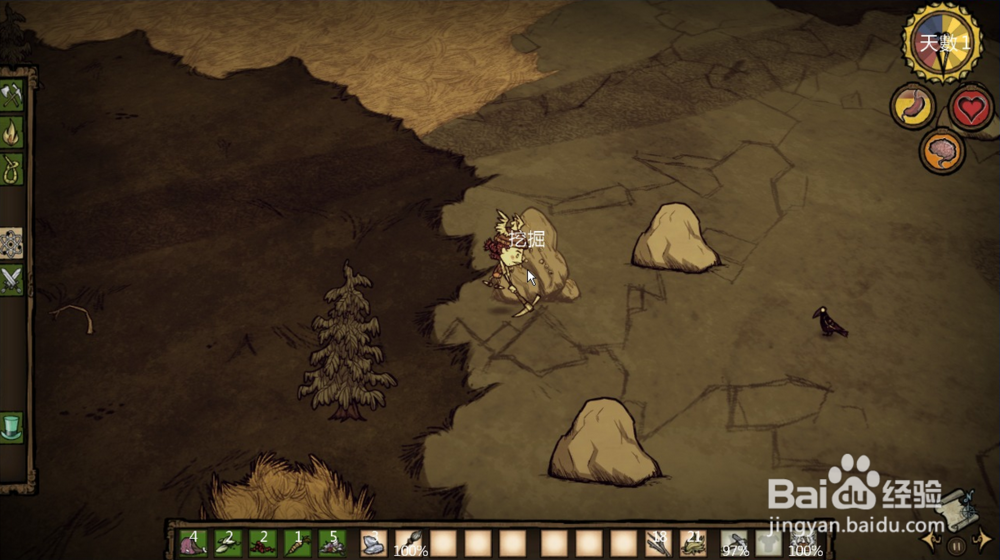1000x560 pixels.
Task: Select the meat morsel inventory slot
Action: pyautogui.click(x=193, y=543)
